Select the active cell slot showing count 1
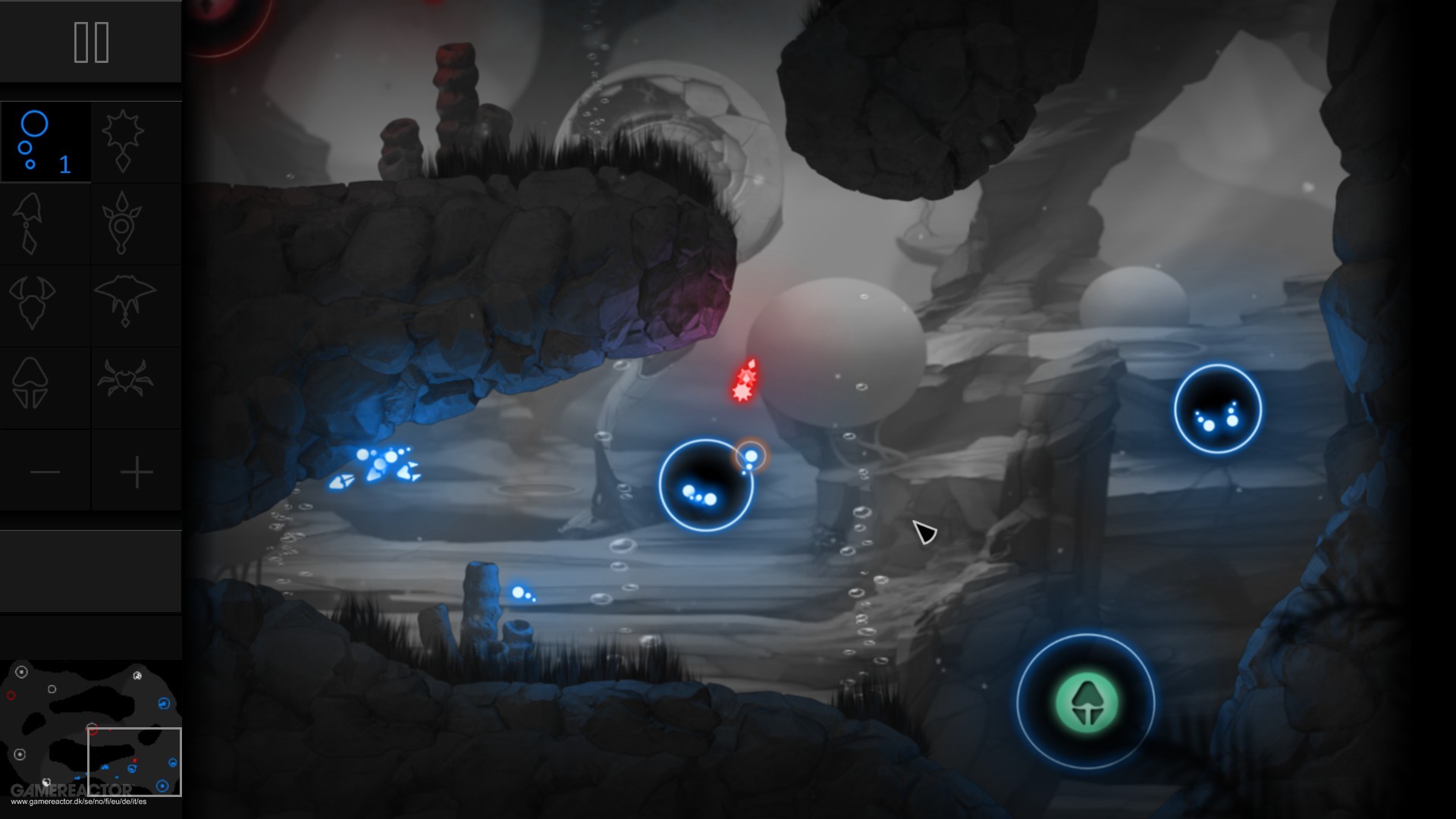Viewport: 1456px width, 819px height. 45,143
